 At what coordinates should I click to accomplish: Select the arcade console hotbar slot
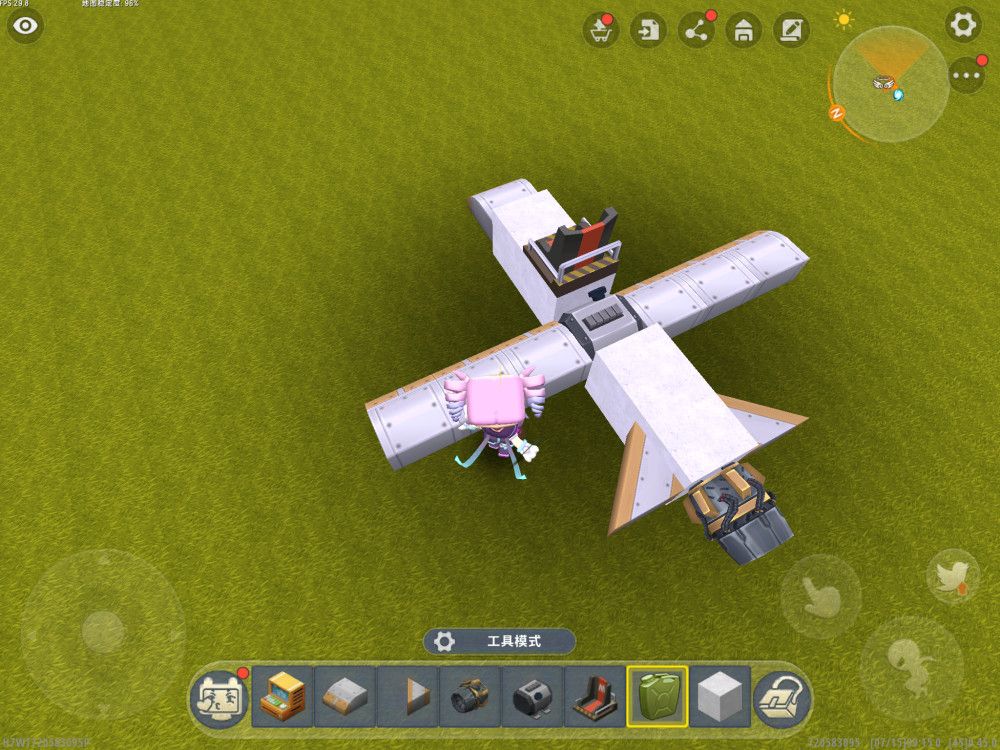tap(282, 696)
